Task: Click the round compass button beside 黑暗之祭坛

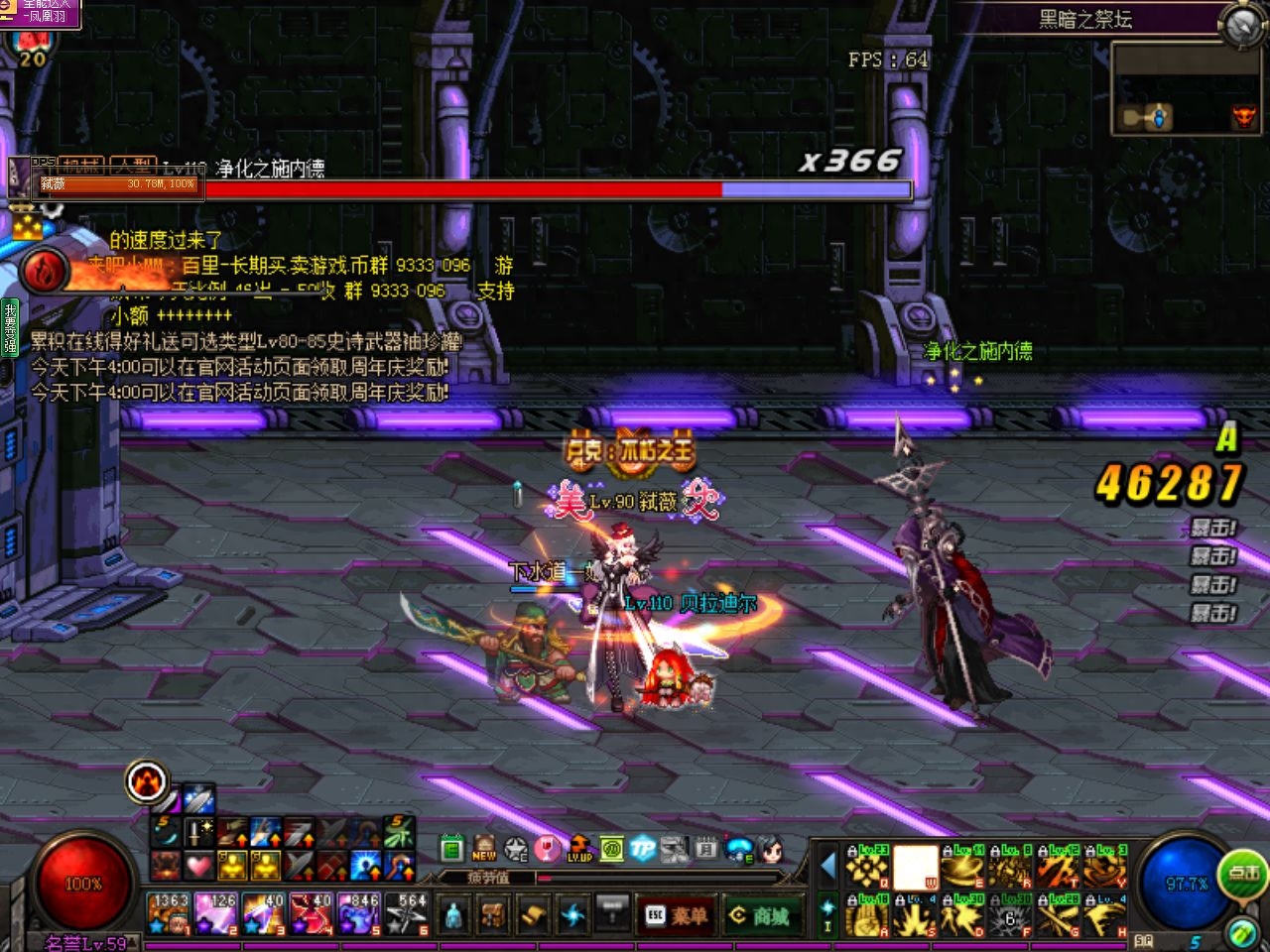Action: click(x=1241, y=26)
